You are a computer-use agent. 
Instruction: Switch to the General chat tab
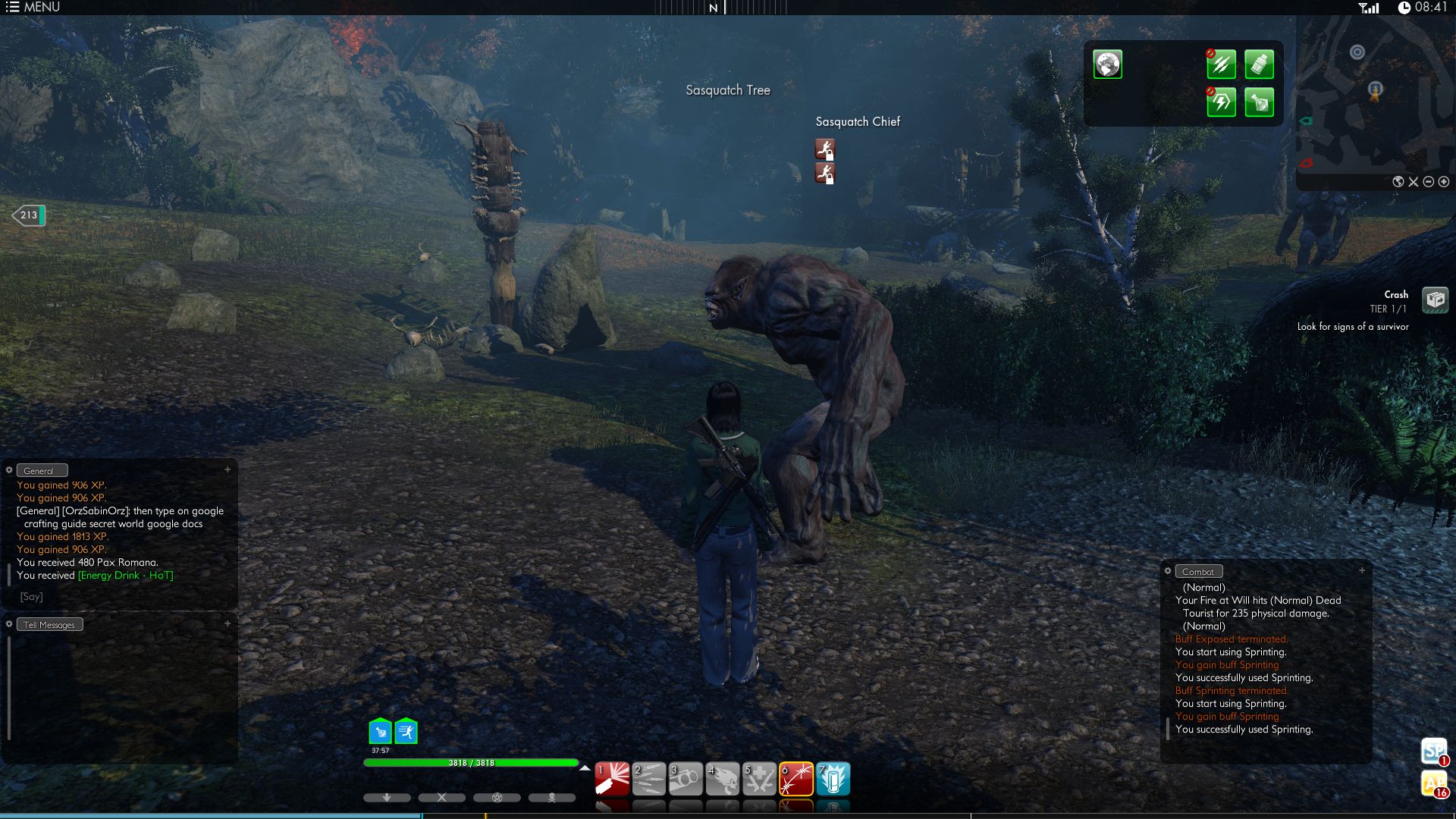[42, 471]
